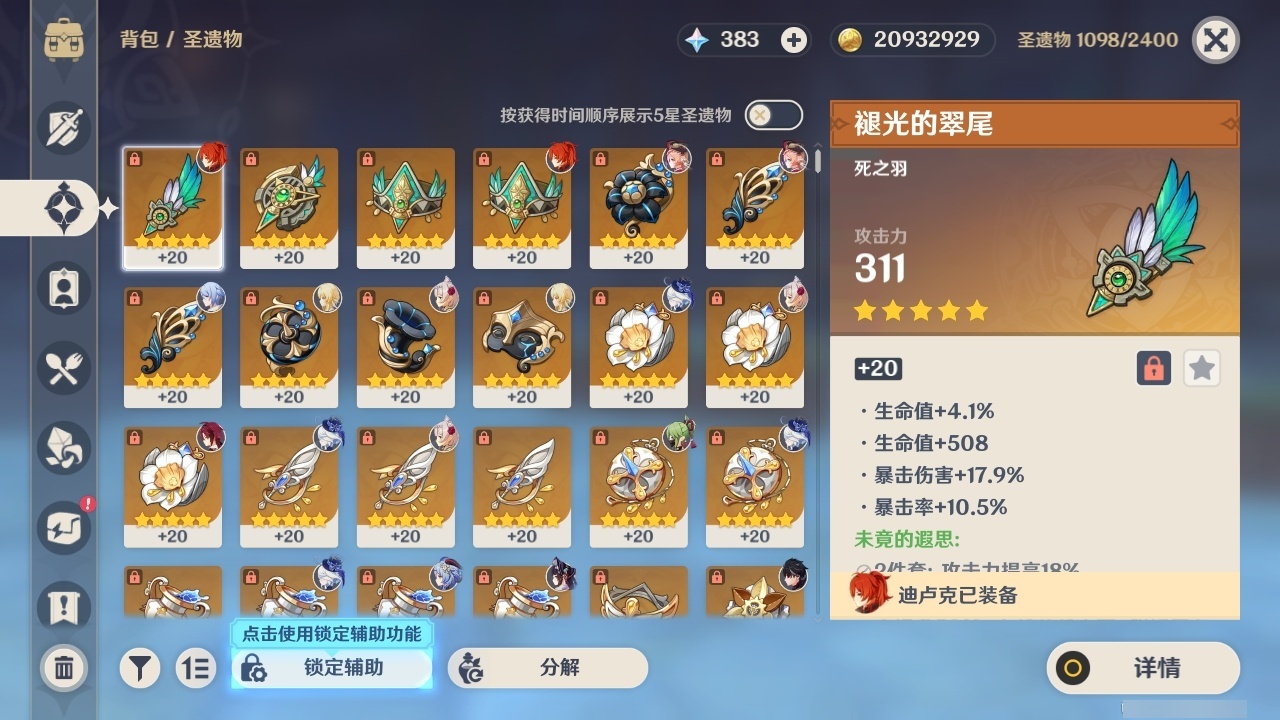1280x720 pixels.
Task: Open the sorting options icon
Action: [196, 668]
